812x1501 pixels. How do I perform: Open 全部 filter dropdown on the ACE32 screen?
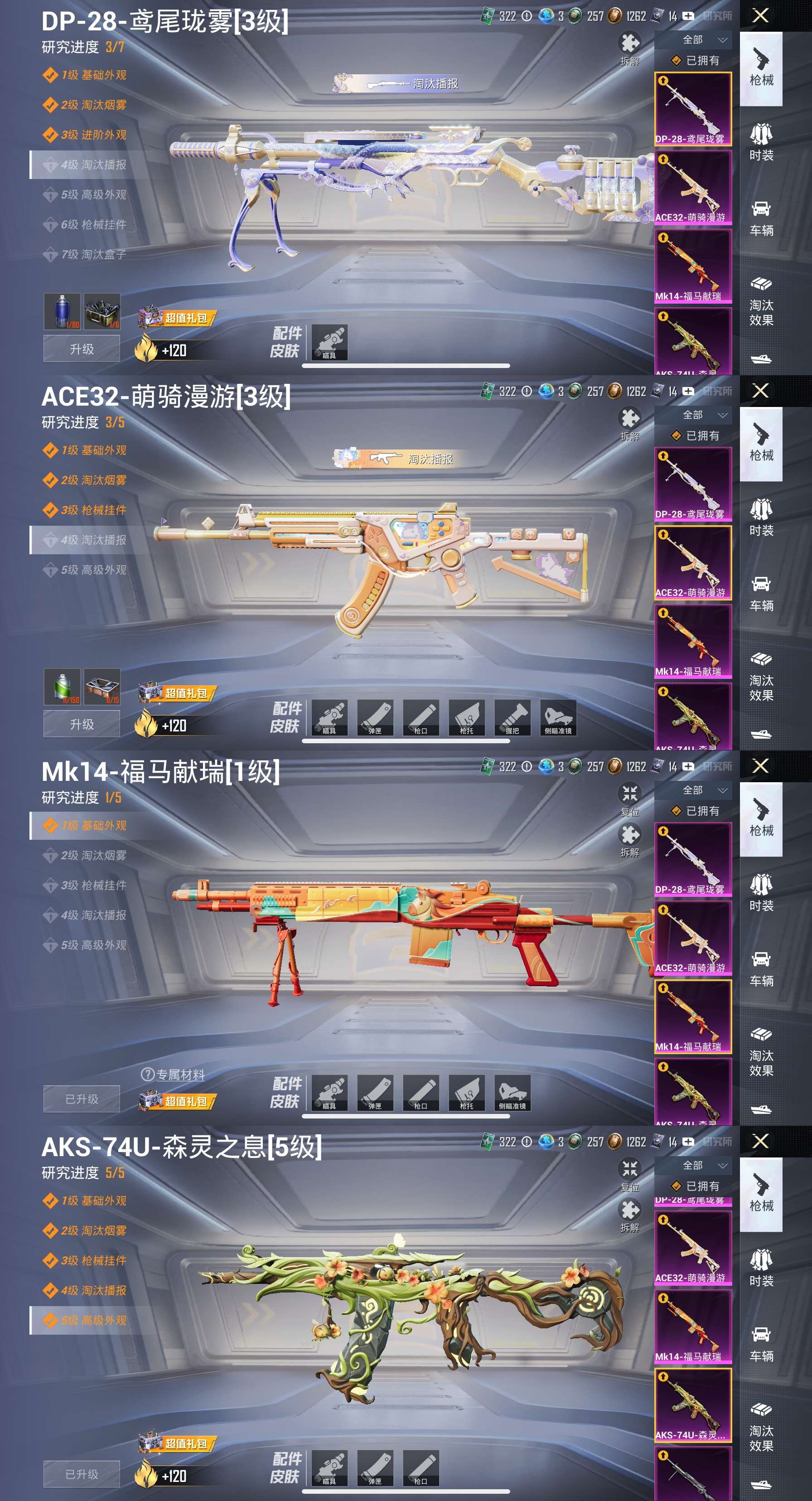(704, 415)
